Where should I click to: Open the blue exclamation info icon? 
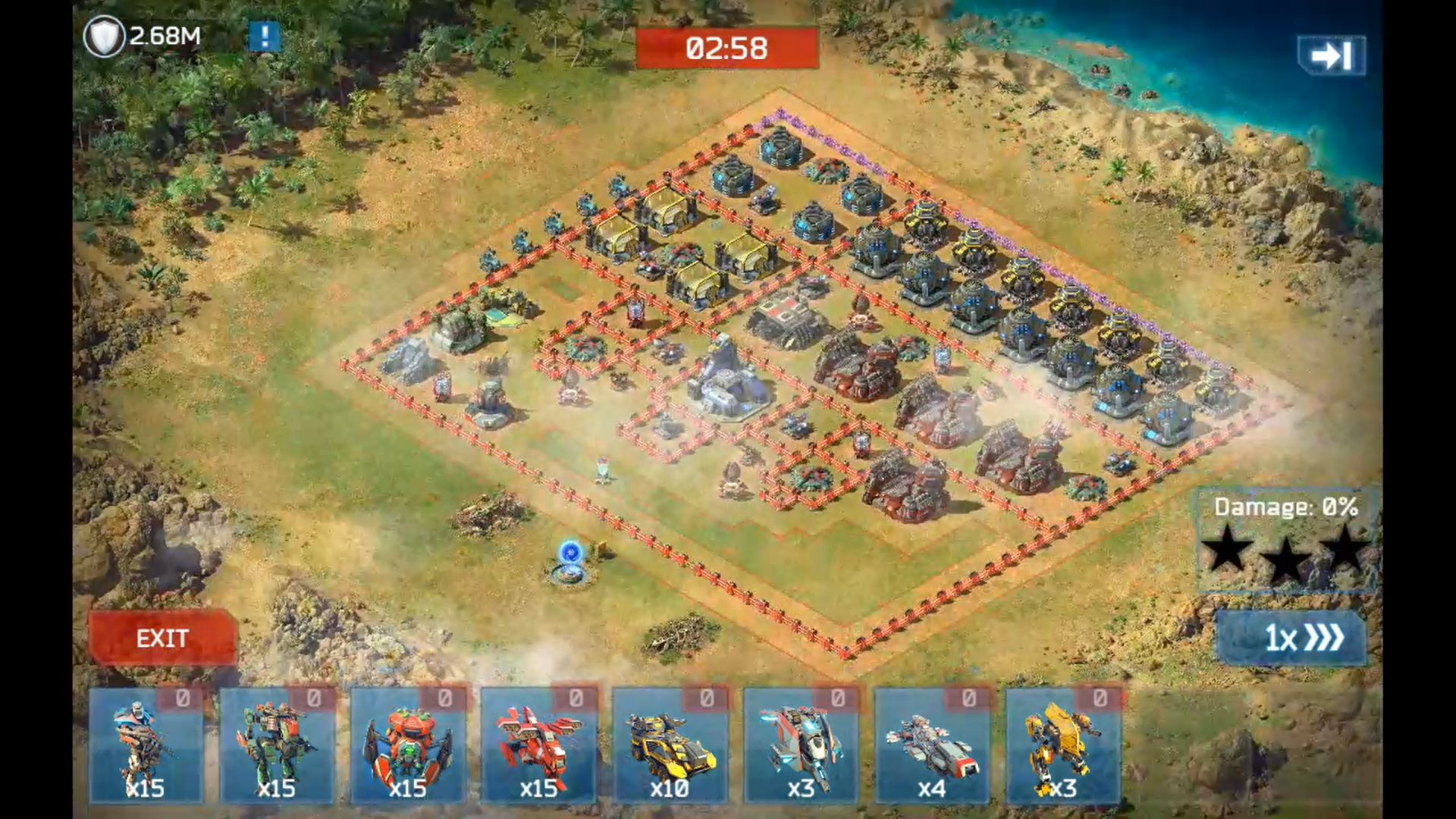click(264, 36)
